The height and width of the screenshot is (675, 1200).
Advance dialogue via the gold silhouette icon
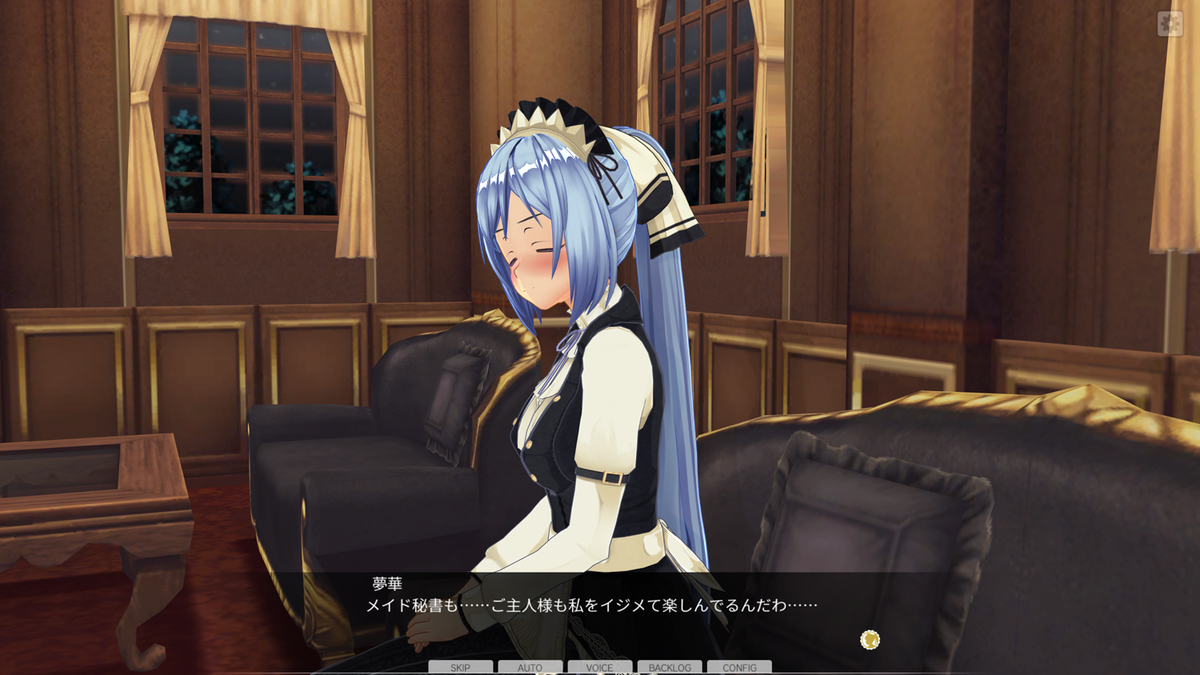[870, 639]
